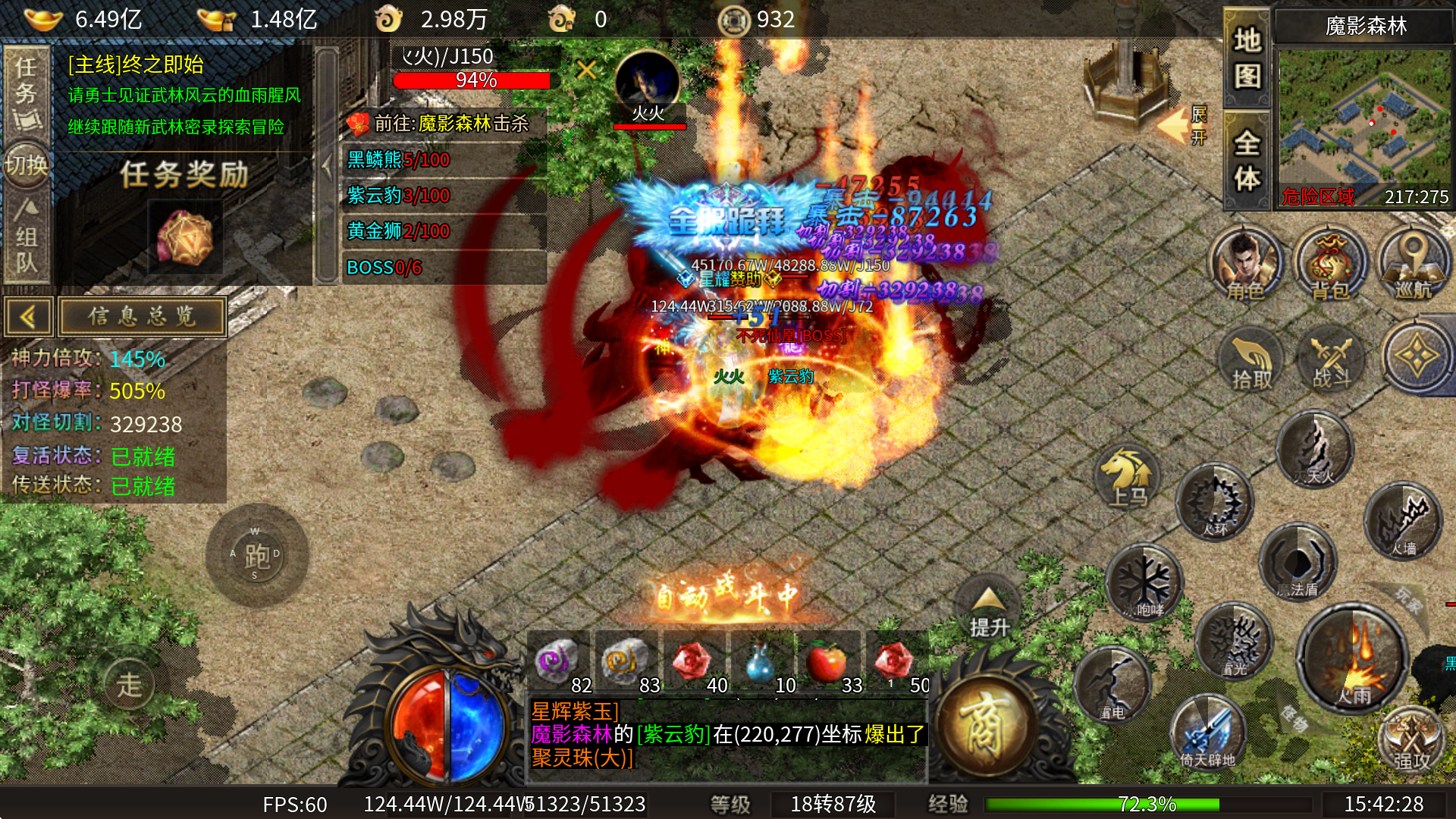Collapse info panel with the double-arrow button

(x=28, y=316)
